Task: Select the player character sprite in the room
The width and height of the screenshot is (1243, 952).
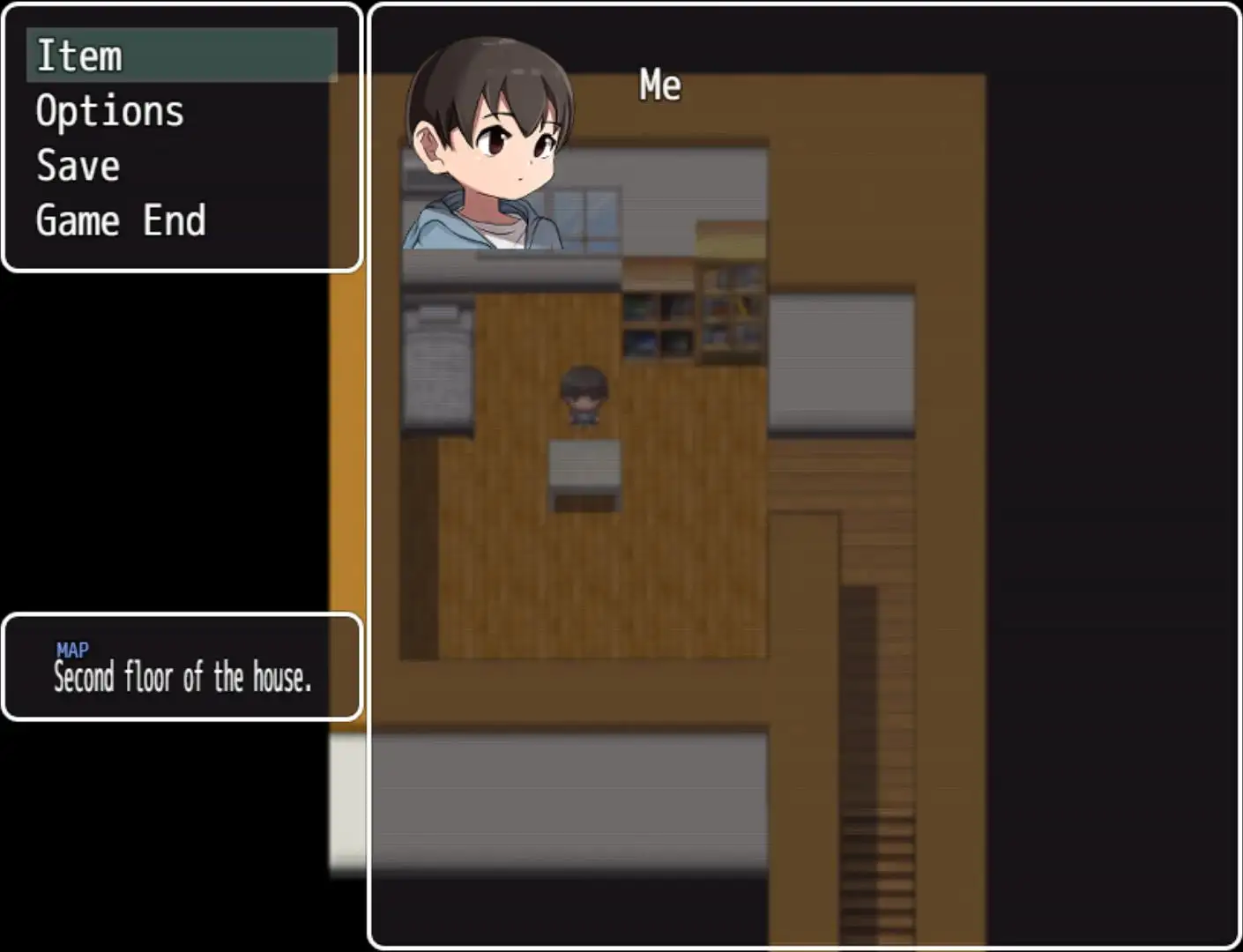Action: 584,395
